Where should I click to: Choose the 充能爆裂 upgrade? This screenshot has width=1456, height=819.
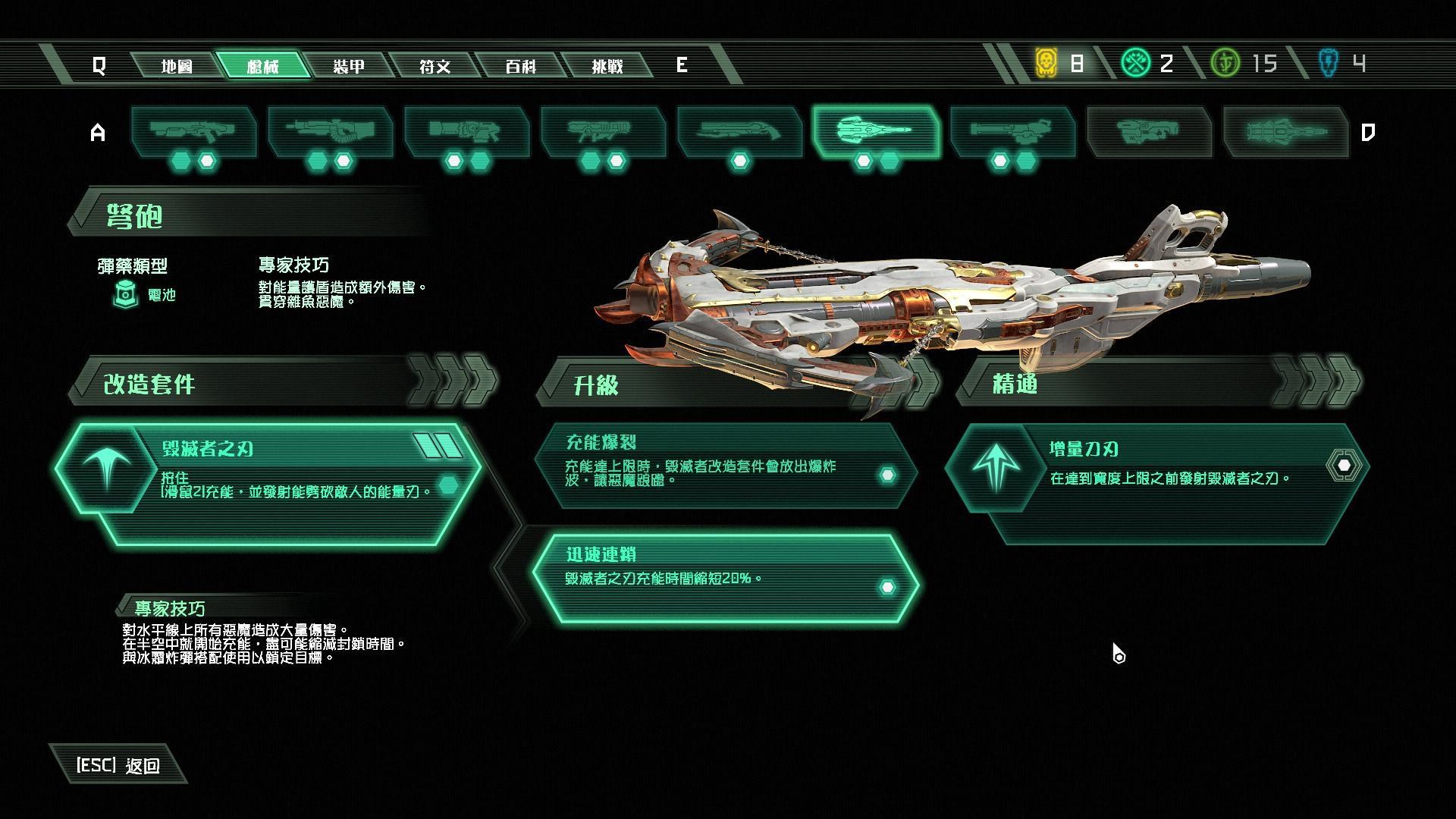click(x=724, y=465)
